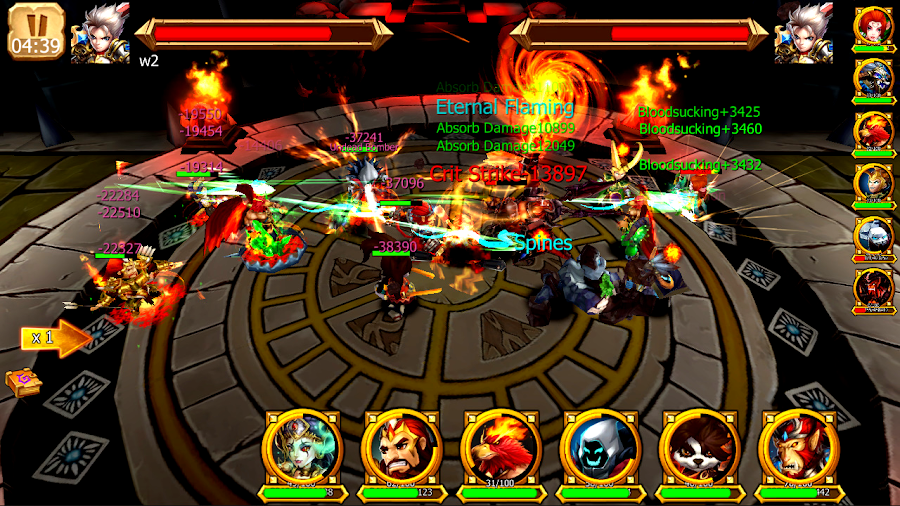Screen dimensions: 900x506
Task: Select the red-haired enemy hero portrait
Action: coord(873,26)
